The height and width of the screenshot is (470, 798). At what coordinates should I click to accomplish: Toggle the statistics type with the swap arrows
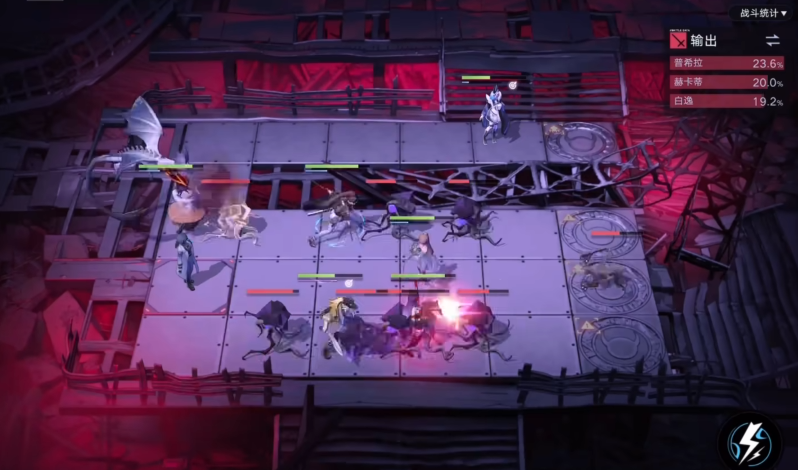point(772,40)
